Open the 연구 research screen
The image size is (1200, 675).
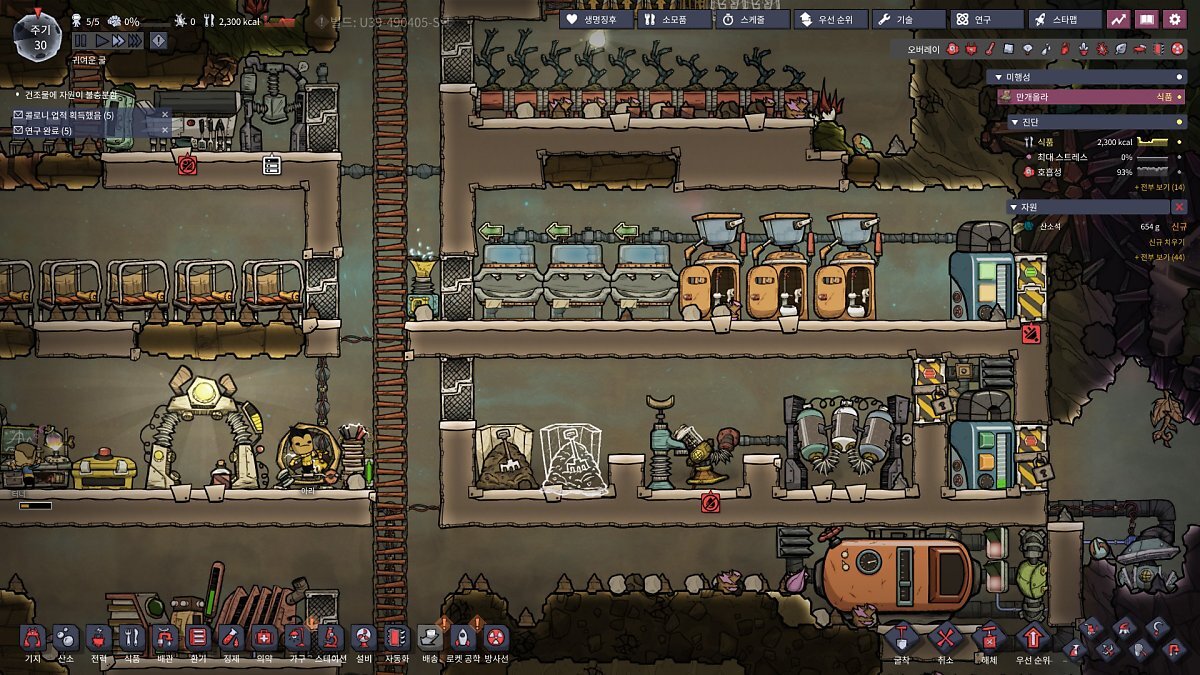986,19
